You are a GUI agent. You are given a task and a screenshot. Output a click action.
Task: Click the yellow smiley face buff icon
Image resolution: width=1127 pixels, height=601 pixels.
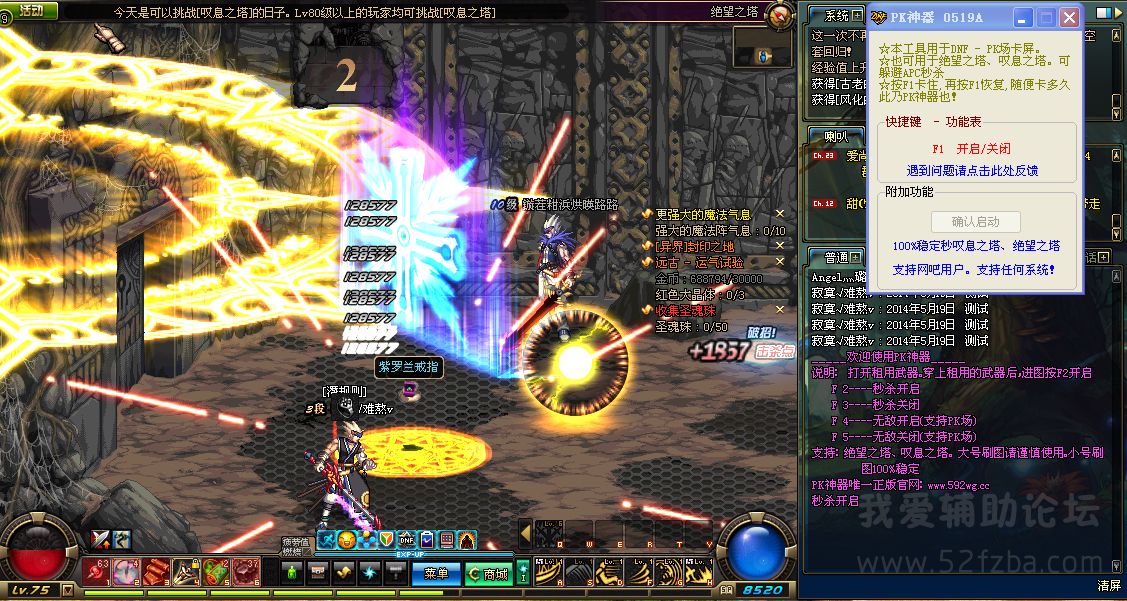pos(346,540)
